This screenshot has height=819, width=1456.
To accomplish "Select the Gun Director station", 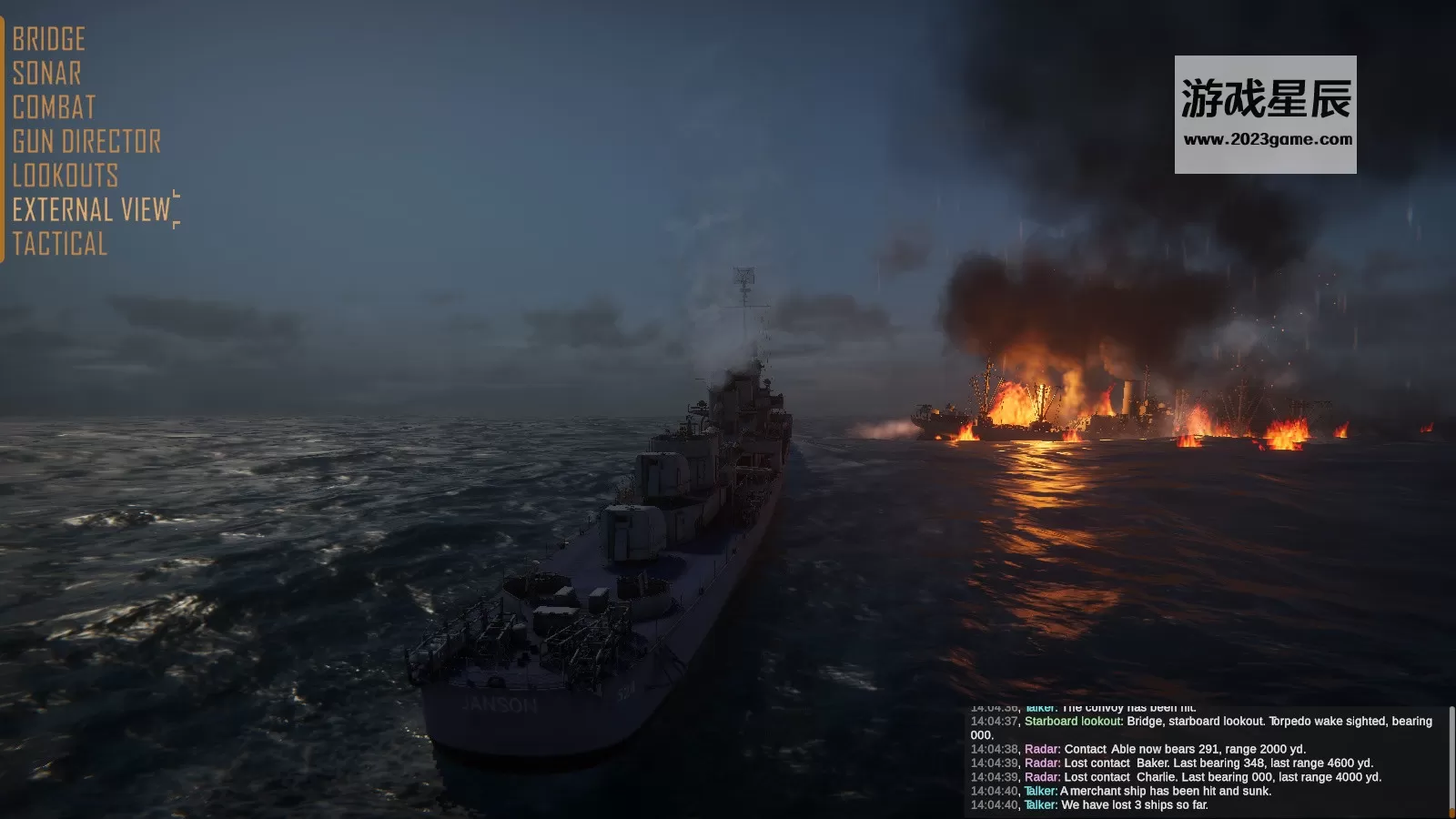I will [x=87, y=142].
